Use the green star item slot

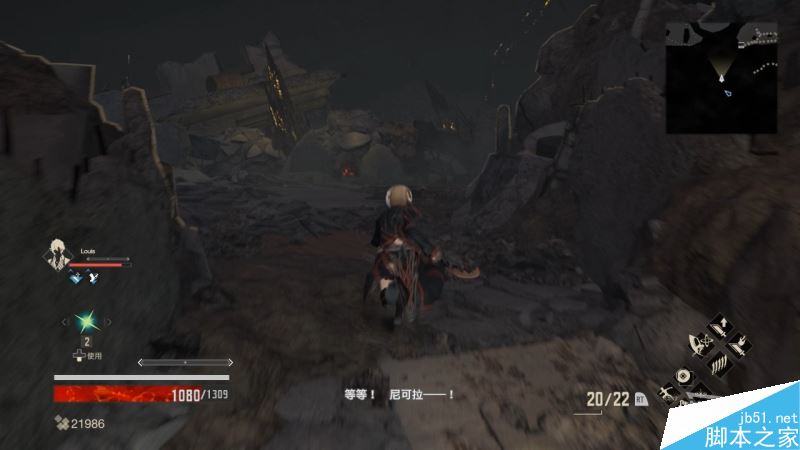(x=87, y=322)
